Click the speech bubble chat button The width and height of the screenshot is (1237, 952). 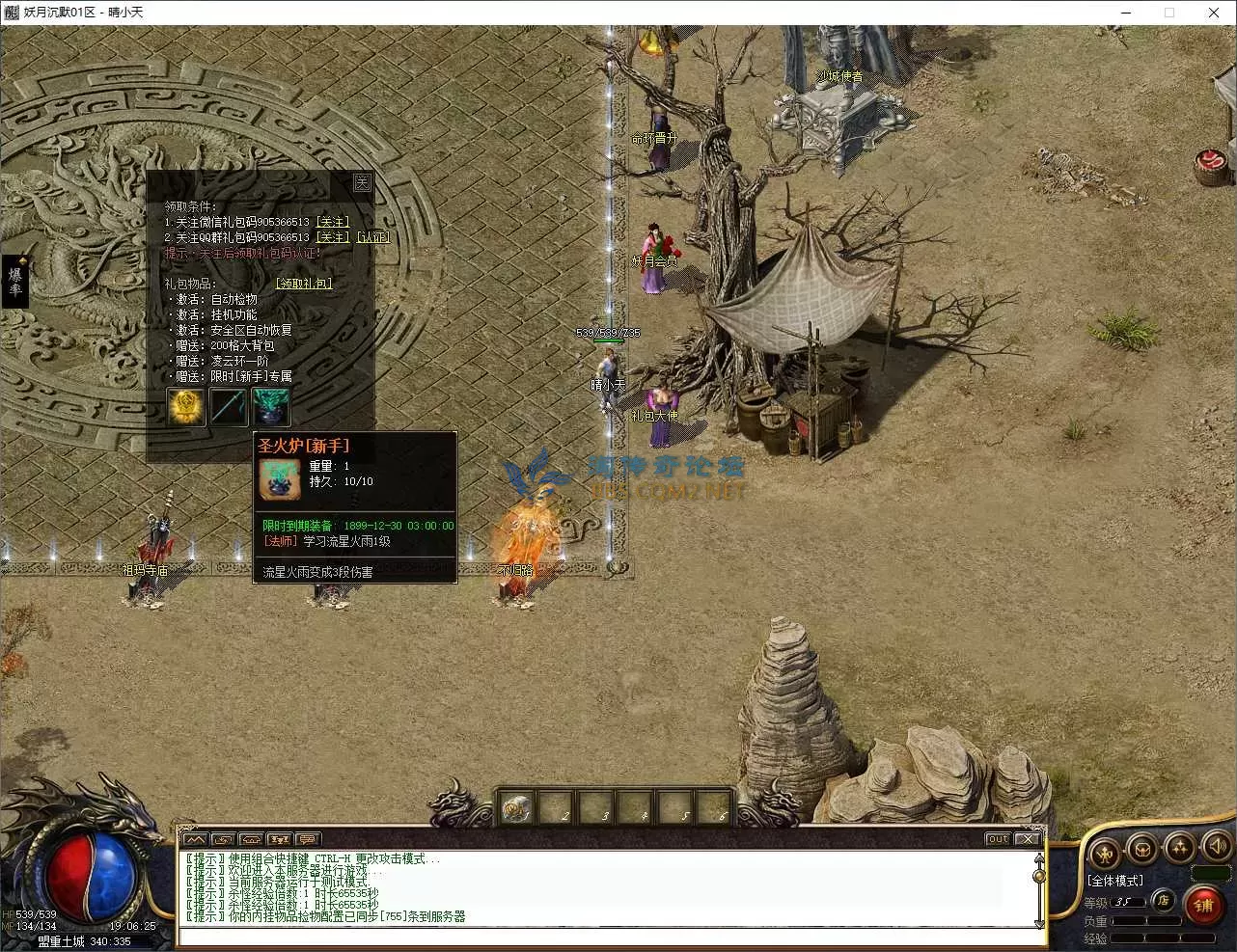pyautogui.click(x=308, y=839)
